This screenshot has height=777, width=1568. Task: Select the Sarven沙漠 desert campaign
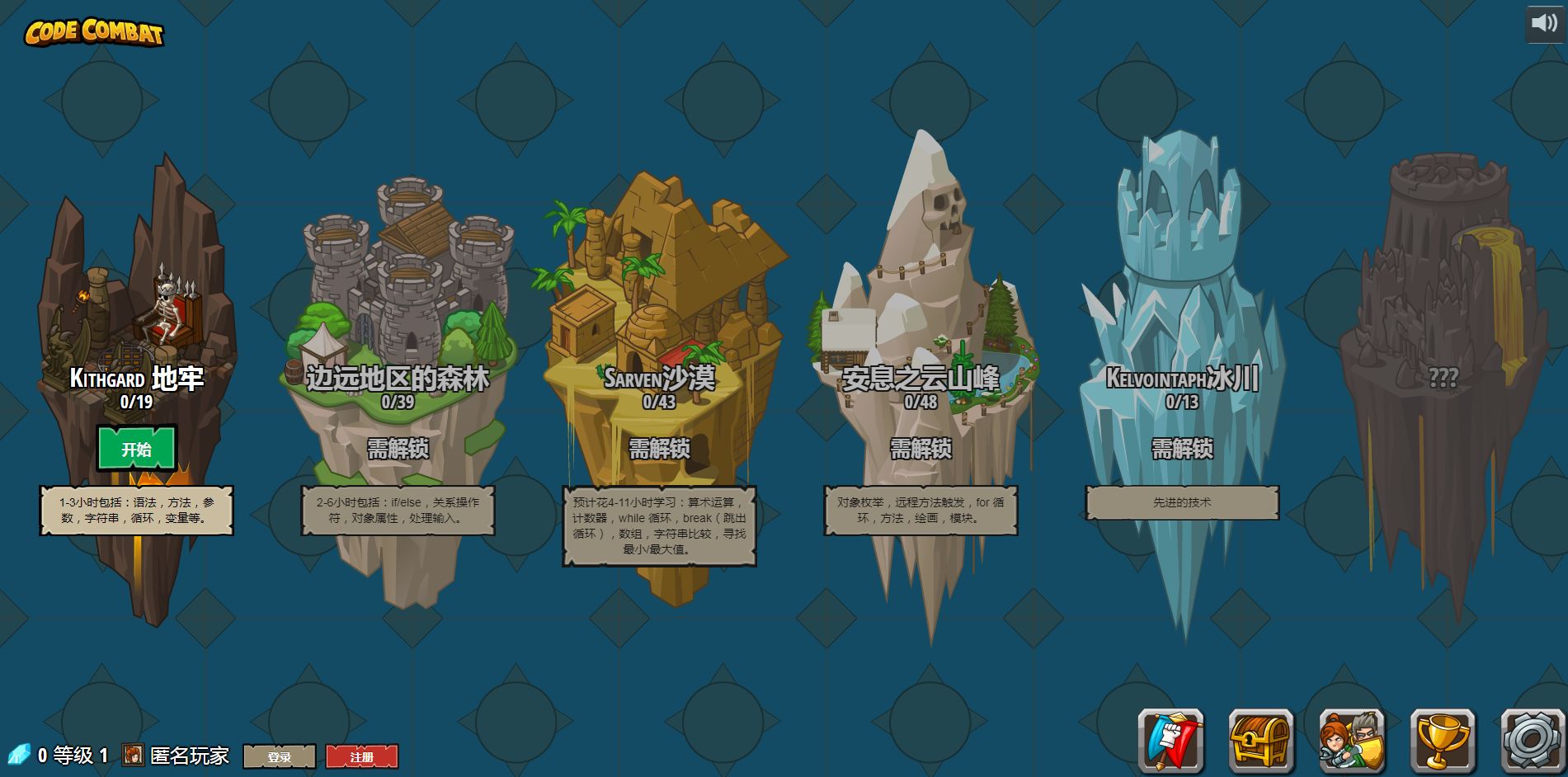point(660,330)
